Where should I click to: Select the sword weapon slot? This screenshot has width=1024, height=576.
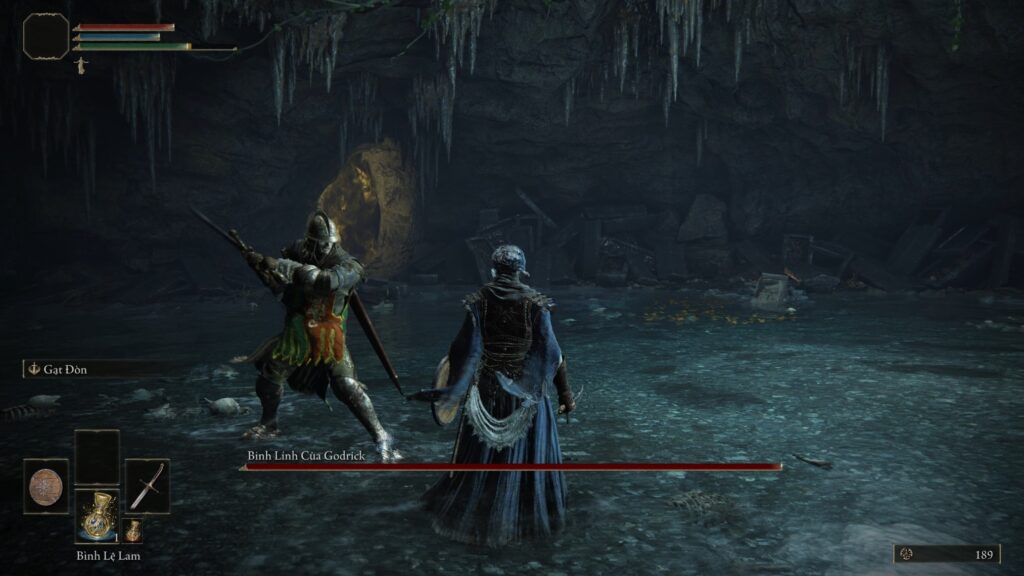pyautogui.click(x=147, y=486)
